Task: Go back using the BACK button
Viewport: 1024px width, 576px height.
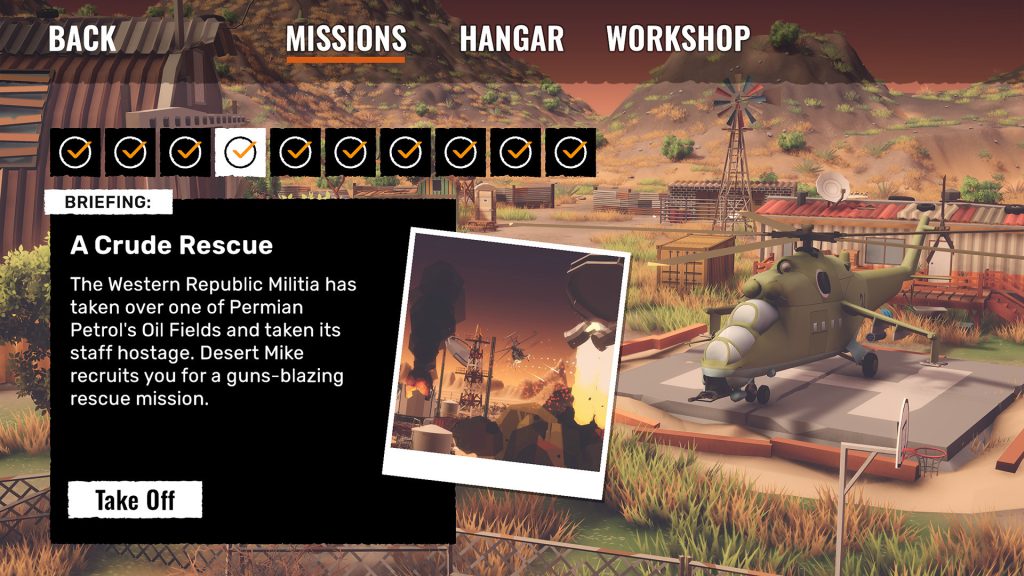Action: click(x=82, y=39)
